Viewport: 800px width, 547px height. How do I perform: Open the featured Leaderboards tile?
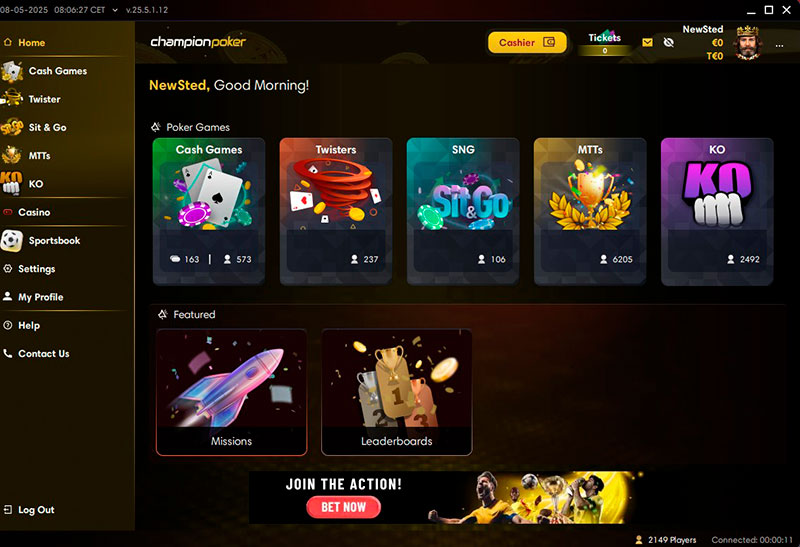click(396, 392)
